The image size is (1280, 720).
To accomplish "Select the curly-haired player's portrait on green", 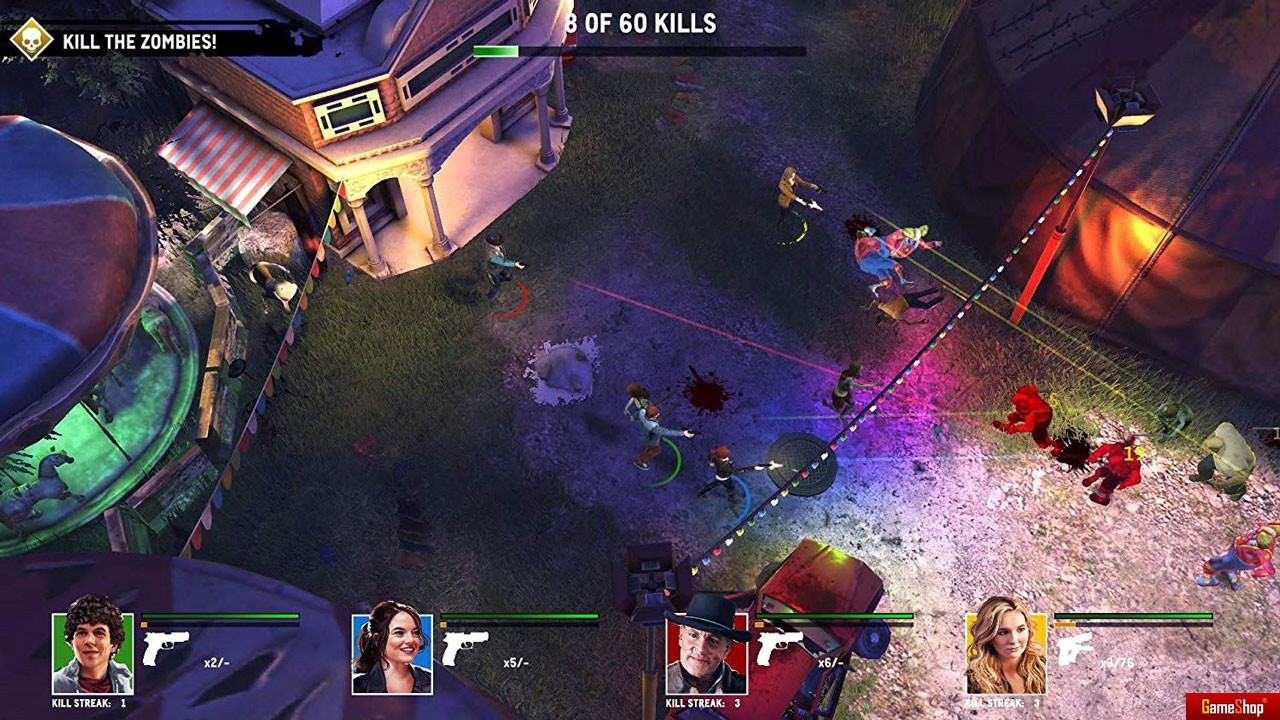I will [92, 654].
